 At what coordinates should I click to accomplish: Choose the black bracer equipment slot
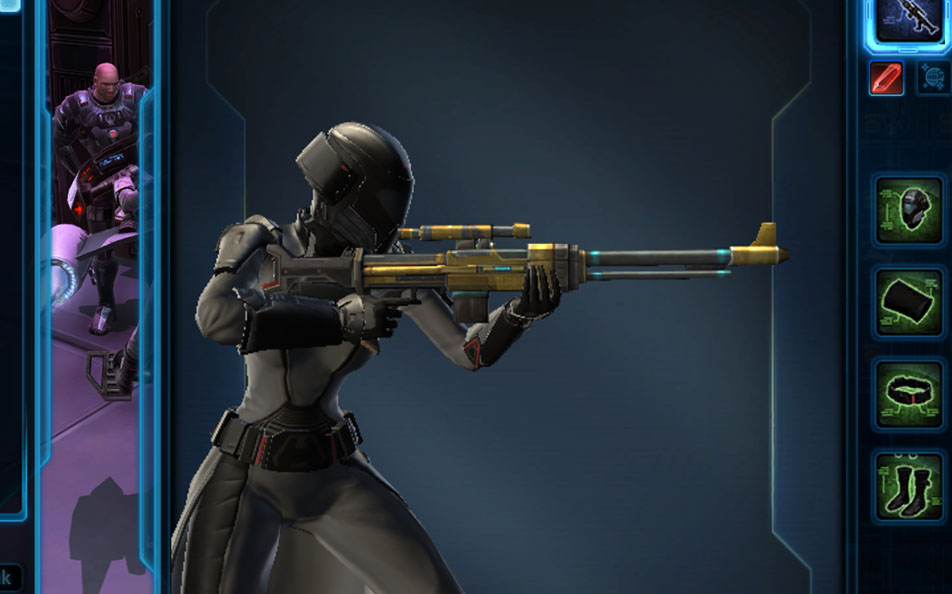pos(908,302)
